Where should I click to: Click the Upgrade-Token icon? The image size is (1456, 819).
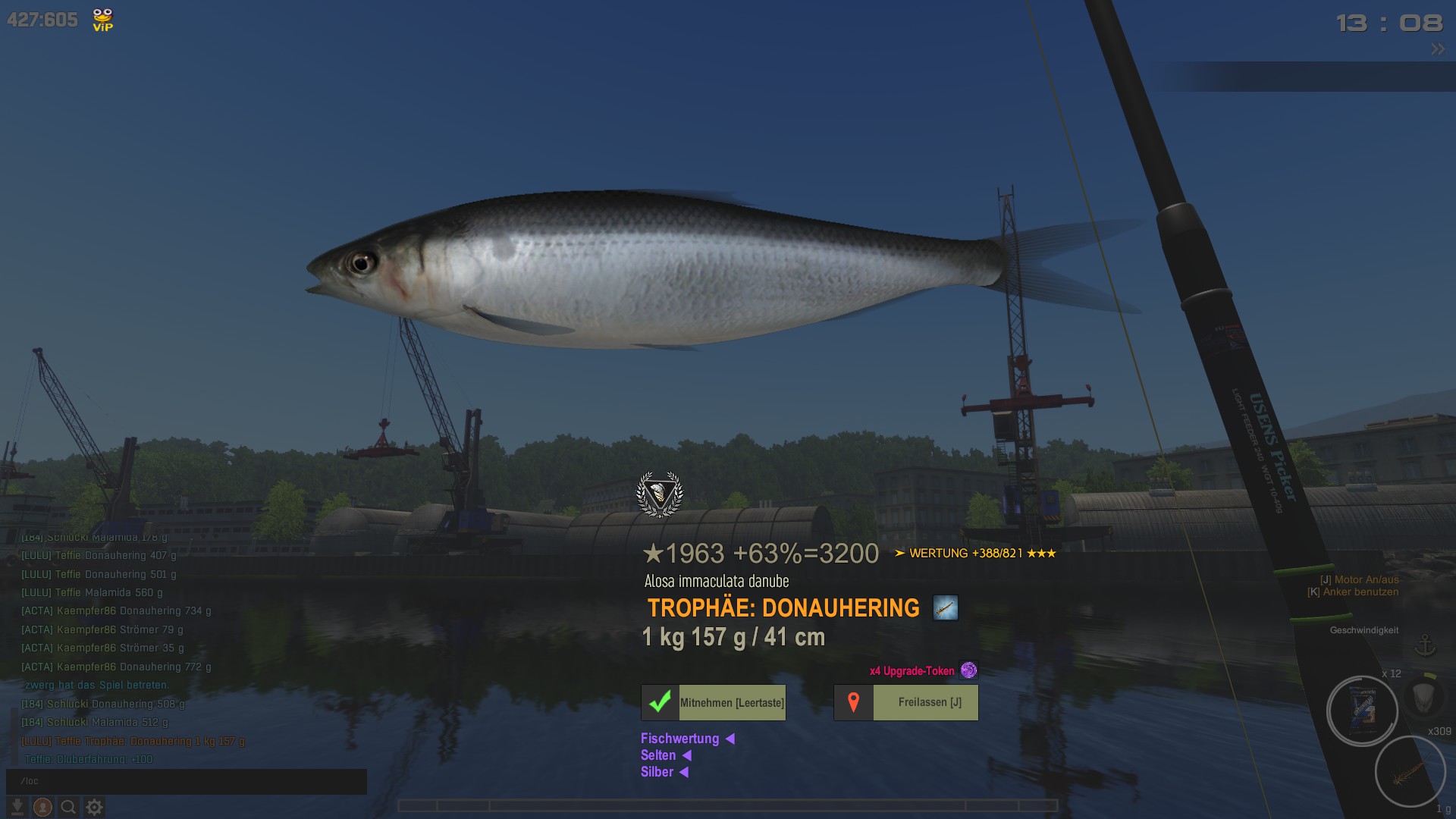click(x=968, y=670)
